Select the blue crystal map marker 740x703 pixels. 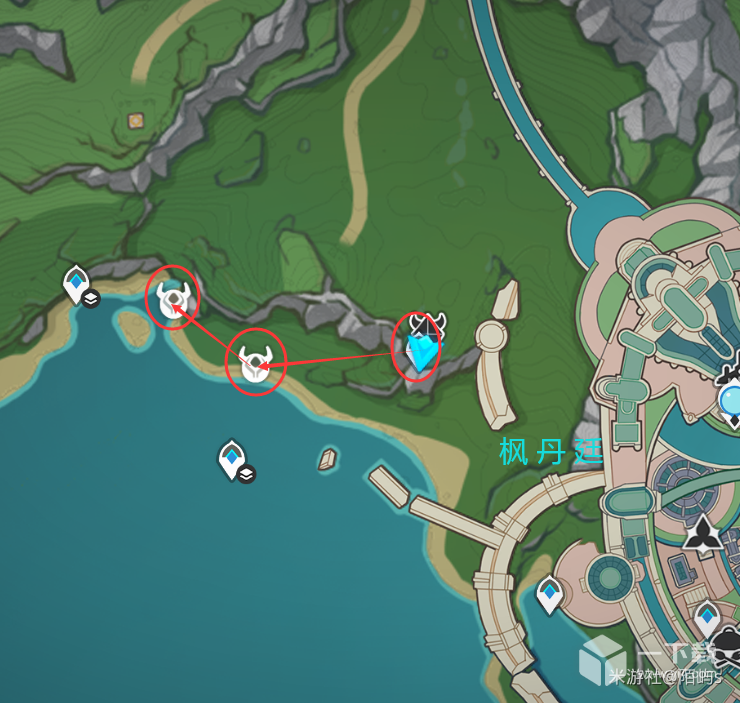[422, 351]
